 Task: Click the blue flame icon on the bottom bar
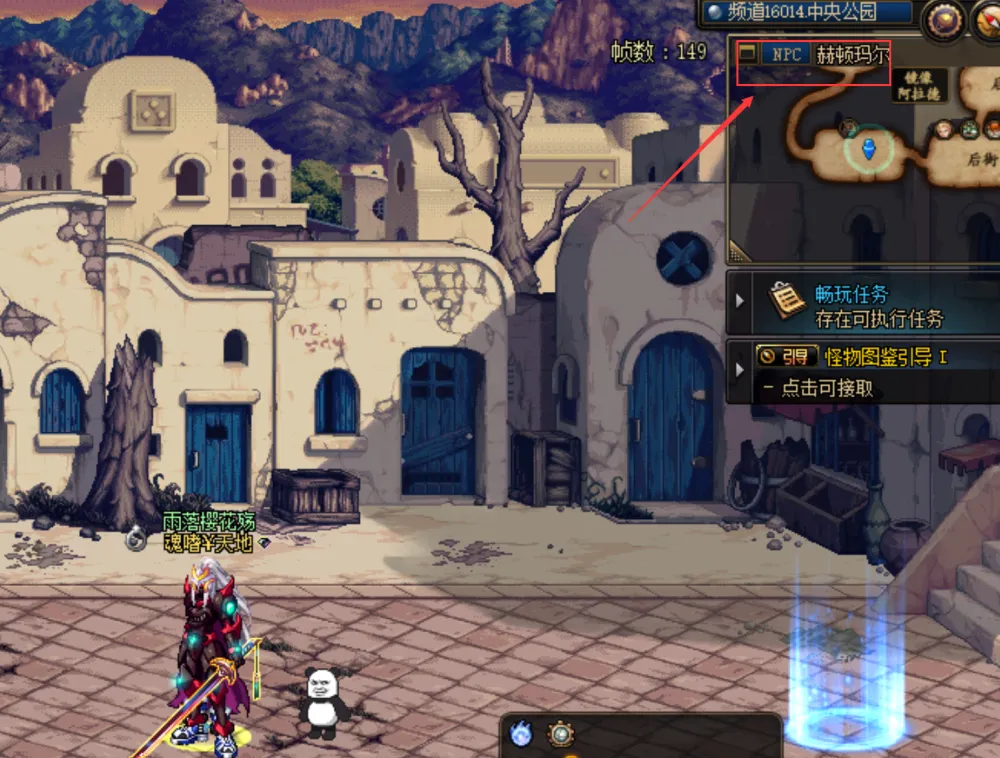(520, 735)
